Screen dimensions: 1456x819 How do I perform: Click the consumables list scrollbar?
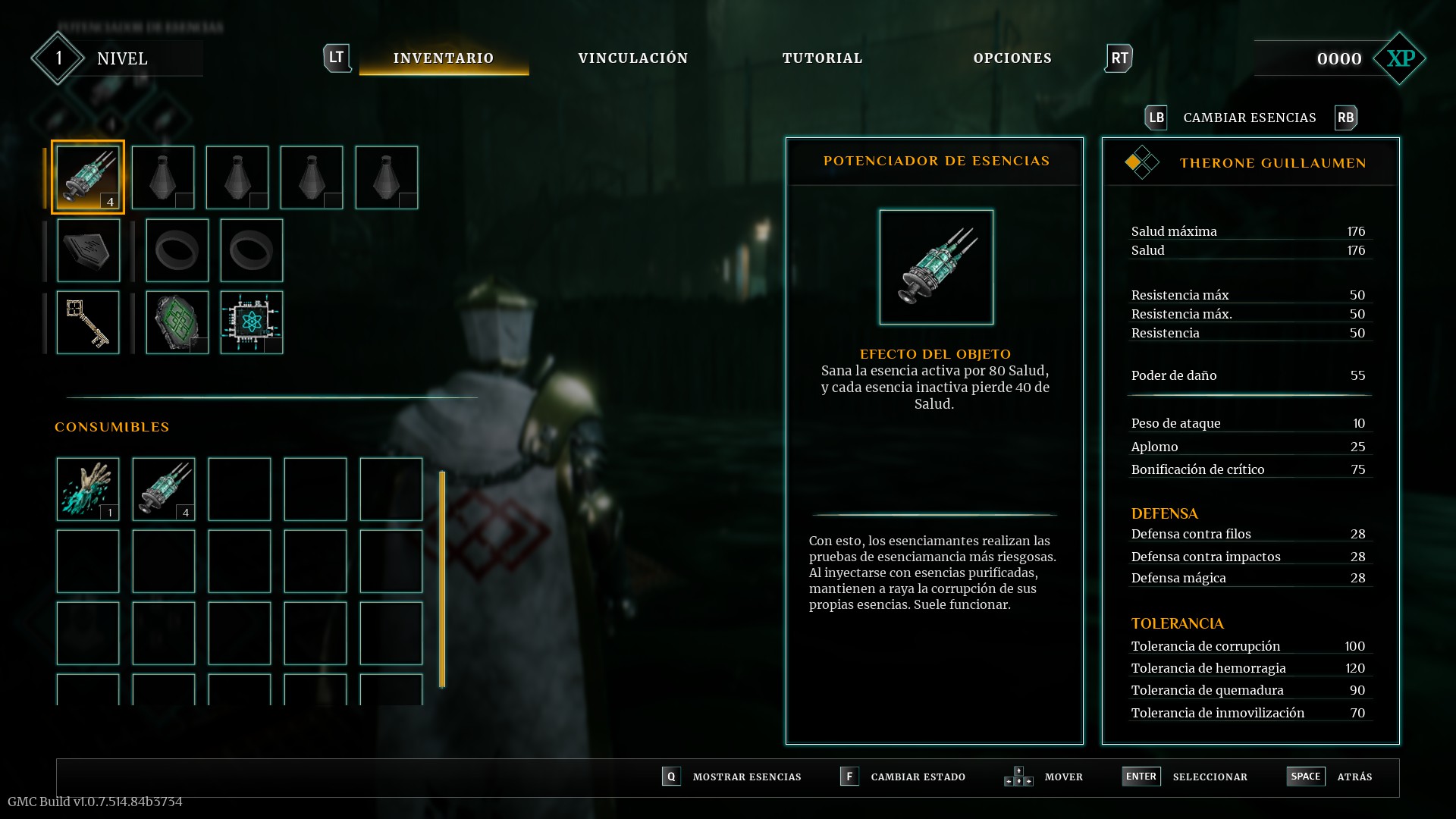click(442, 579)
